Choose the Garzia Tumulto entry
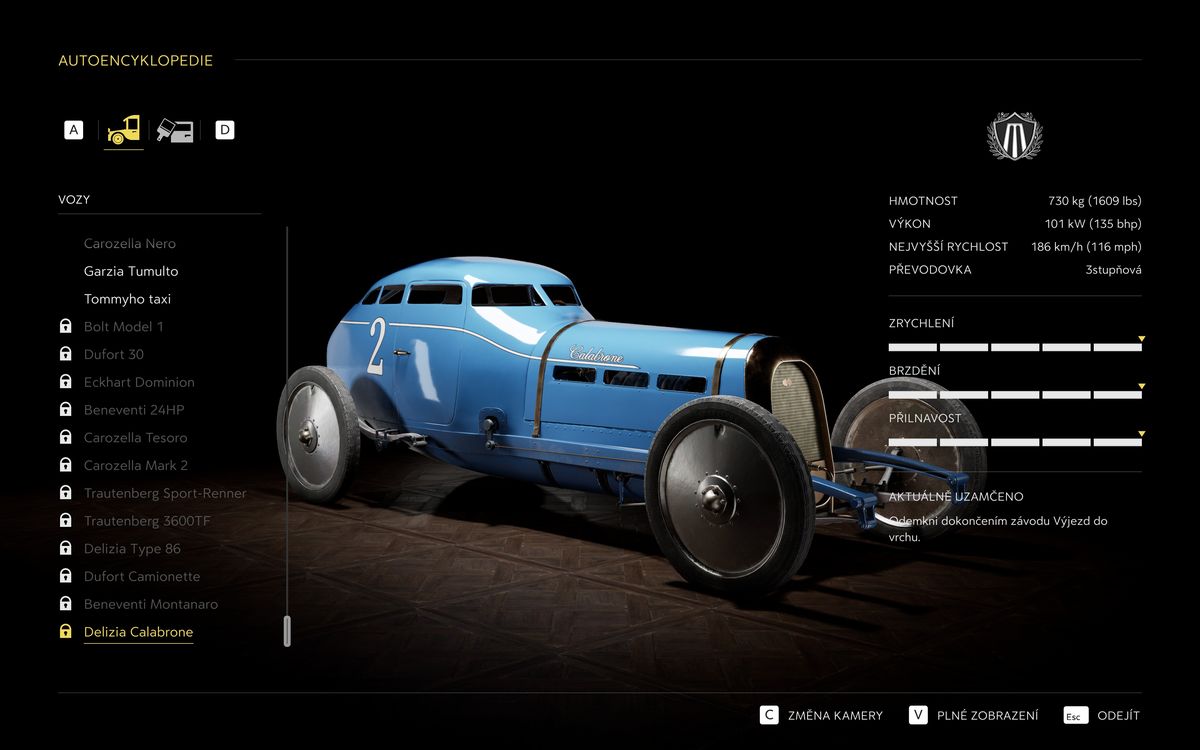This screenshot has height=750, width=1200. click(131, 271)
